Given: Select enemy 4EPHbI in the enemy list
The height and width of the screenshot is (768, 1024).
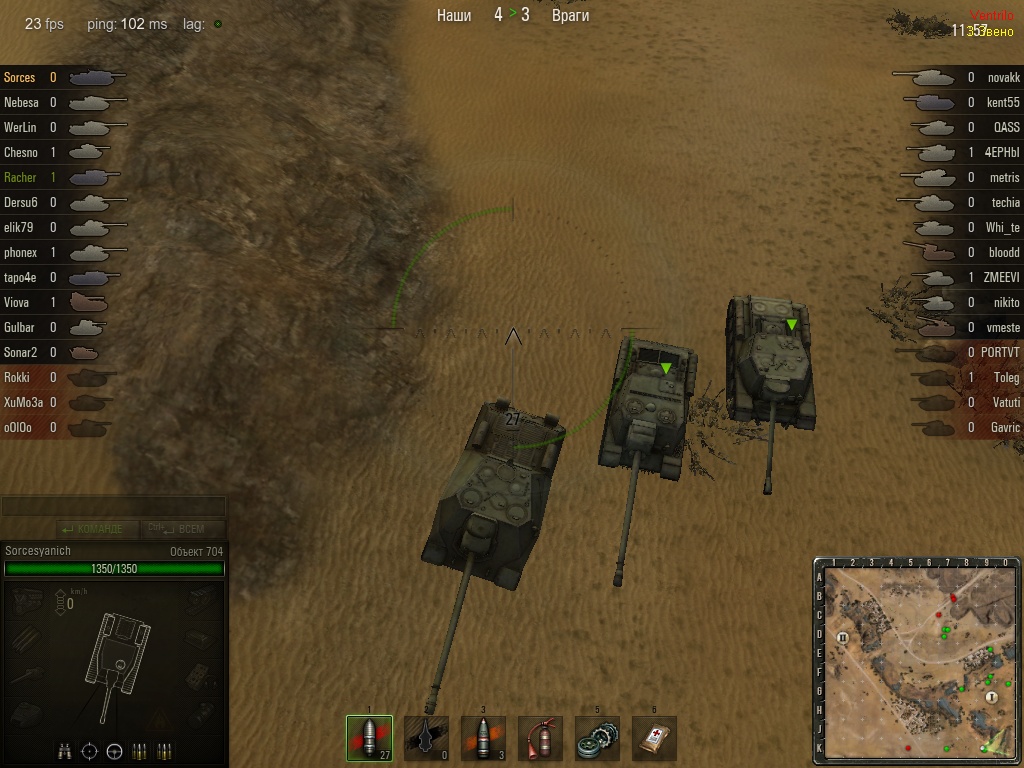Looking at the screenshot, I should click(1002, 153).
